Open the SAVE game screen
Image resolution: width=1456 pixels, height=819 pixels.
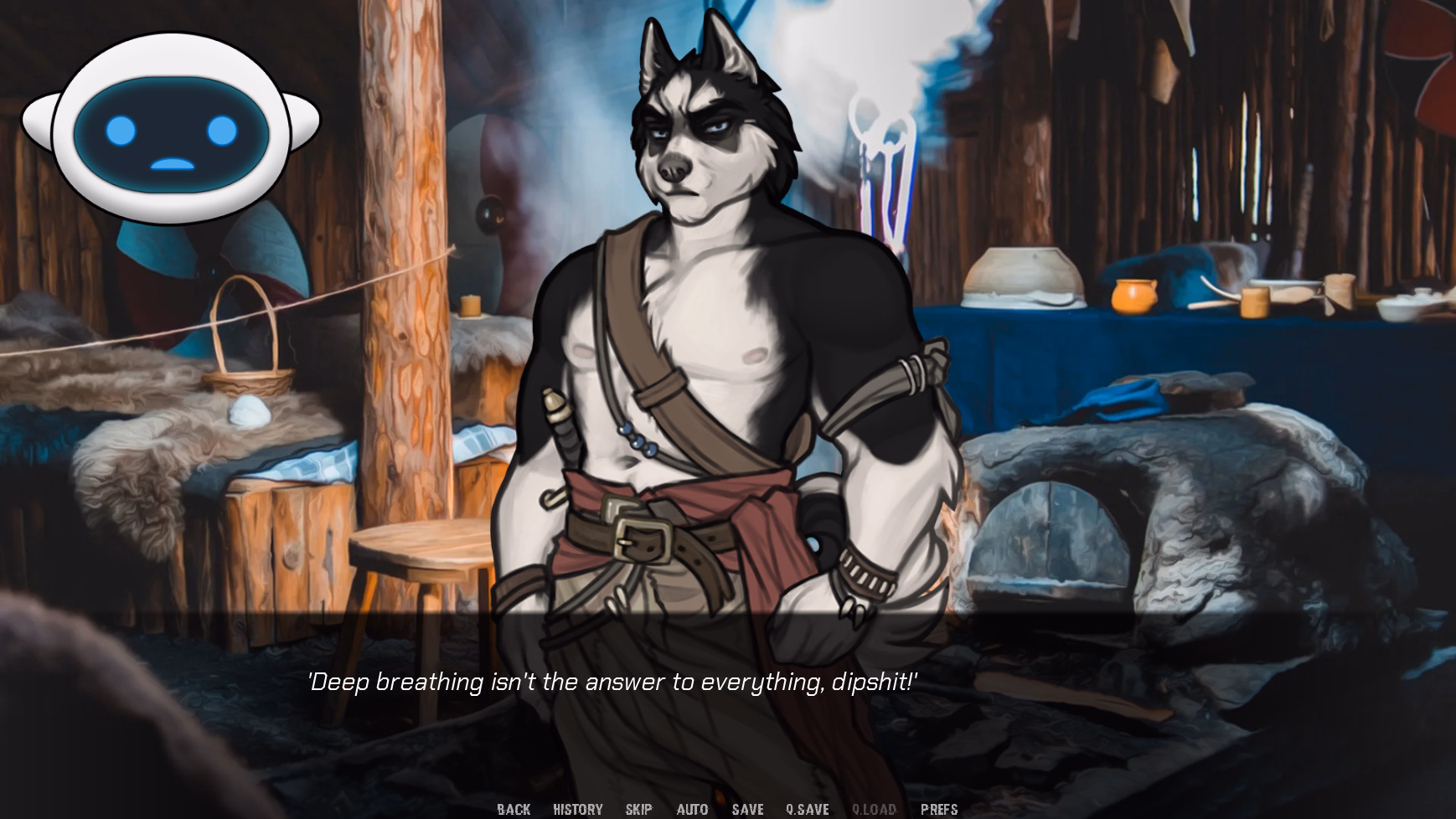pos(746,809)
